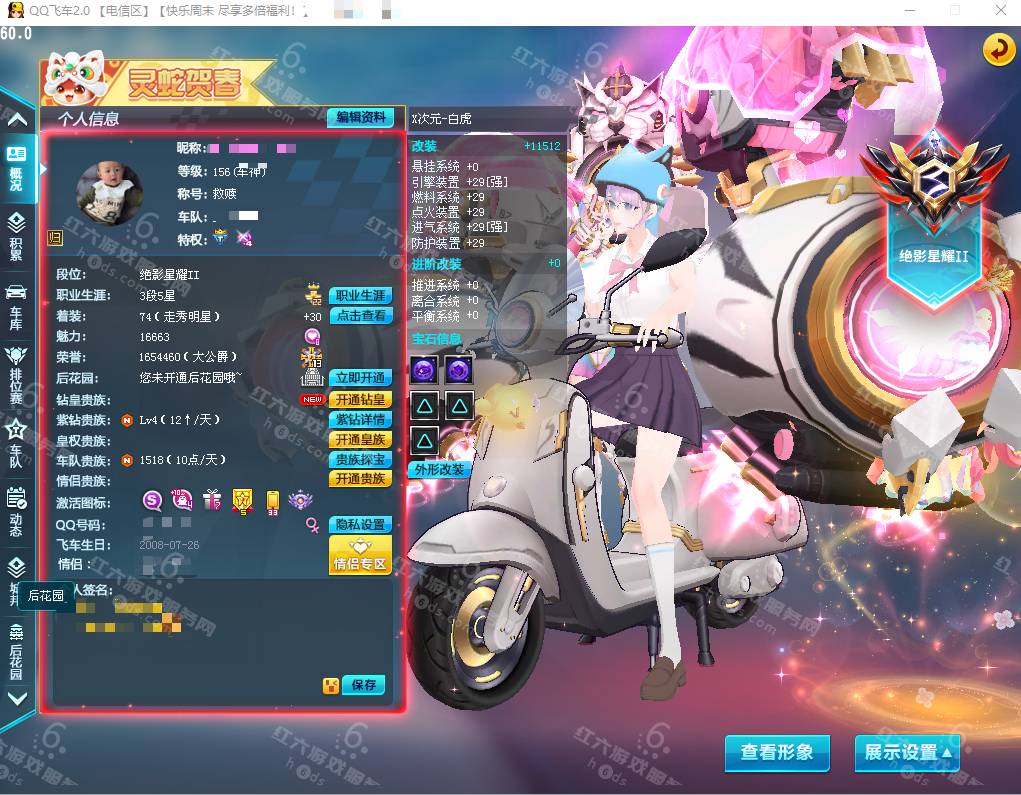Save the profile with 保存 button
Viewport: 1021px width, 795px height.
(363, 685)
